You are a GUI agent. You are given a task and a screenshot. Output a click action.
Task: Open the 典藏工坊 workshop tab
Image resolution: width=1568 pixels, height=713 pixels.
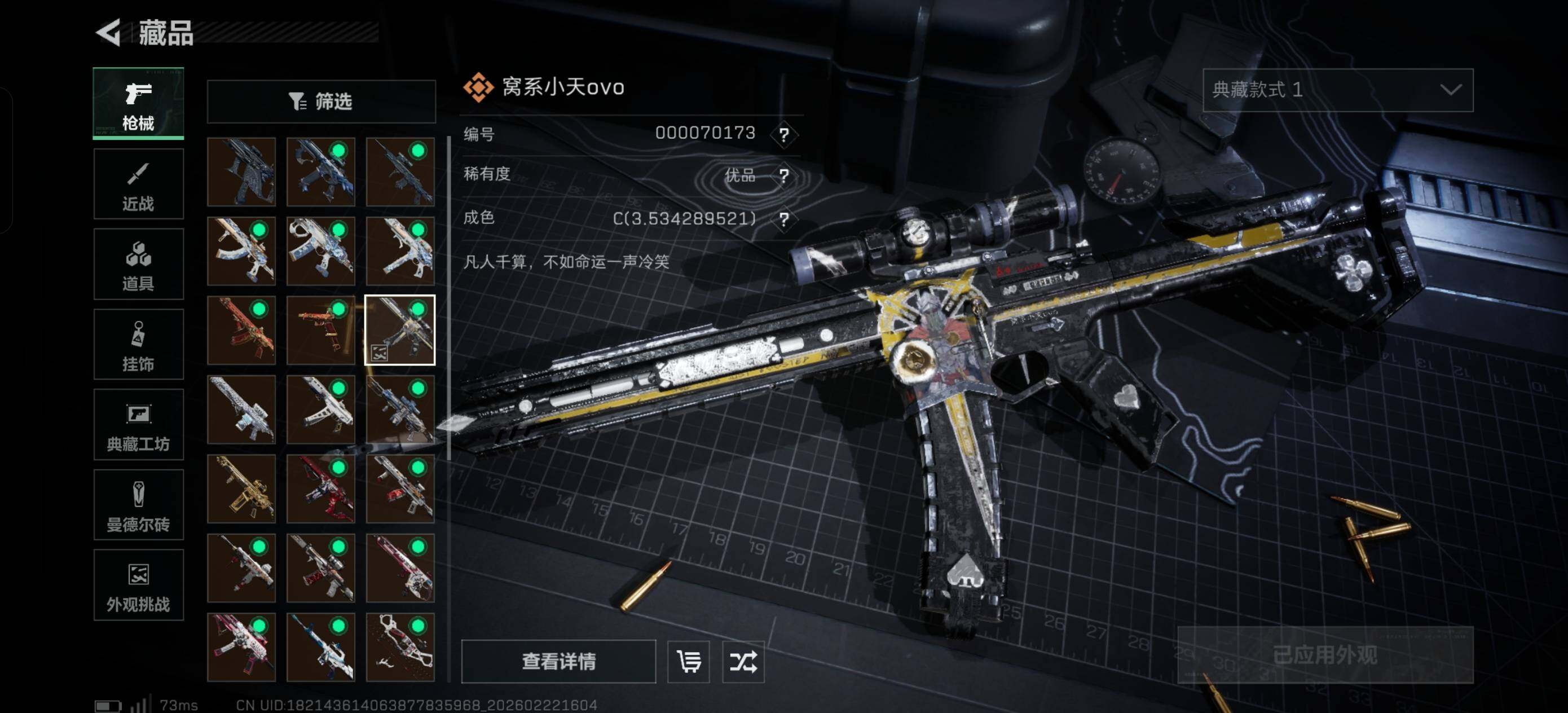138,425
